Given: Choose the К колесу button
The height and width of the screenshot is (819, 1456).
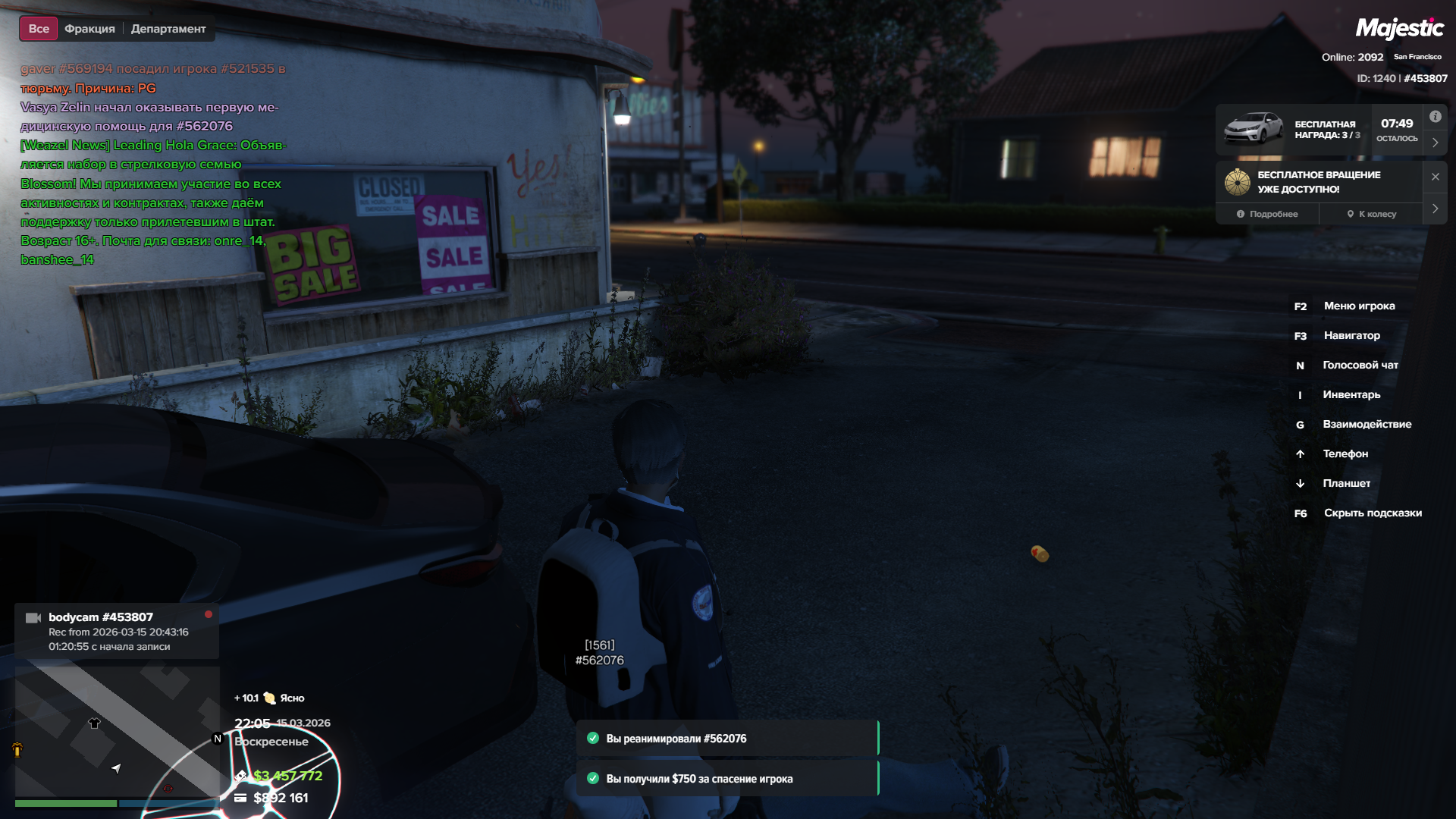Looking at the screenshot, I should pyautogui.click(x=1372, y=214).
